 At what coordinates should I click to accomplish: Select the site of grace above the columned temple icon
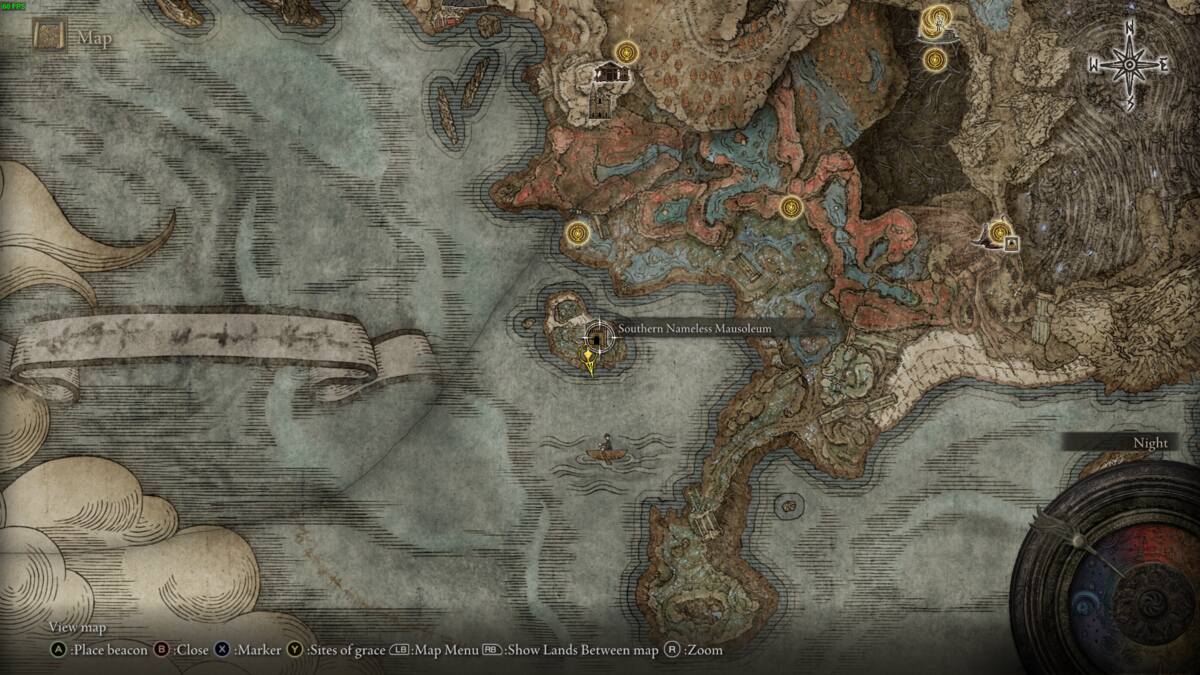coord(627,50)
